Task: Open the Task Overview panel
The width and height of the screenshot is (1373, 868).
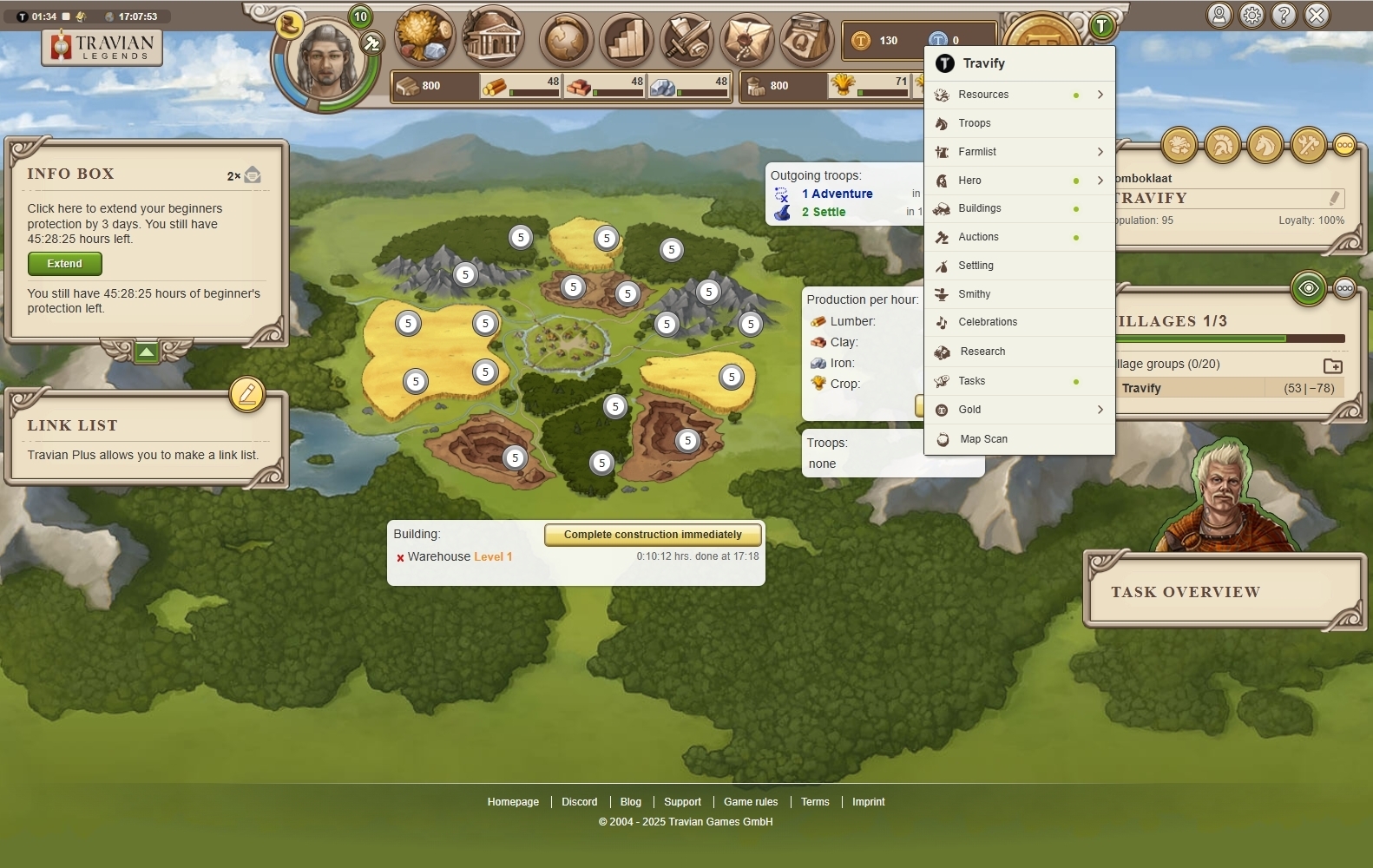Action: click(x=1186, y=592)
